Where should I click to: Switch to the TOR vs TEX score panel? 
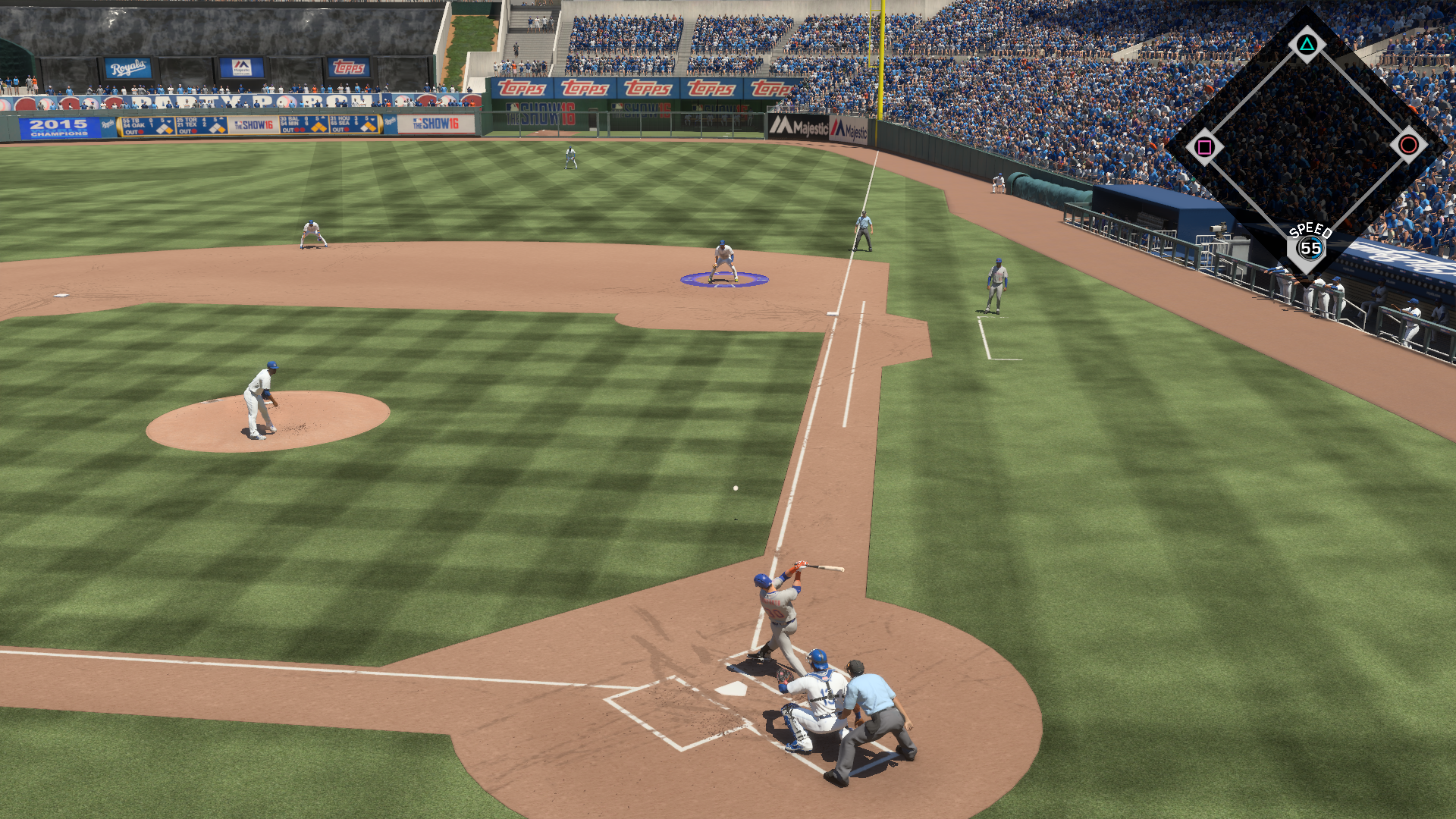201,124
